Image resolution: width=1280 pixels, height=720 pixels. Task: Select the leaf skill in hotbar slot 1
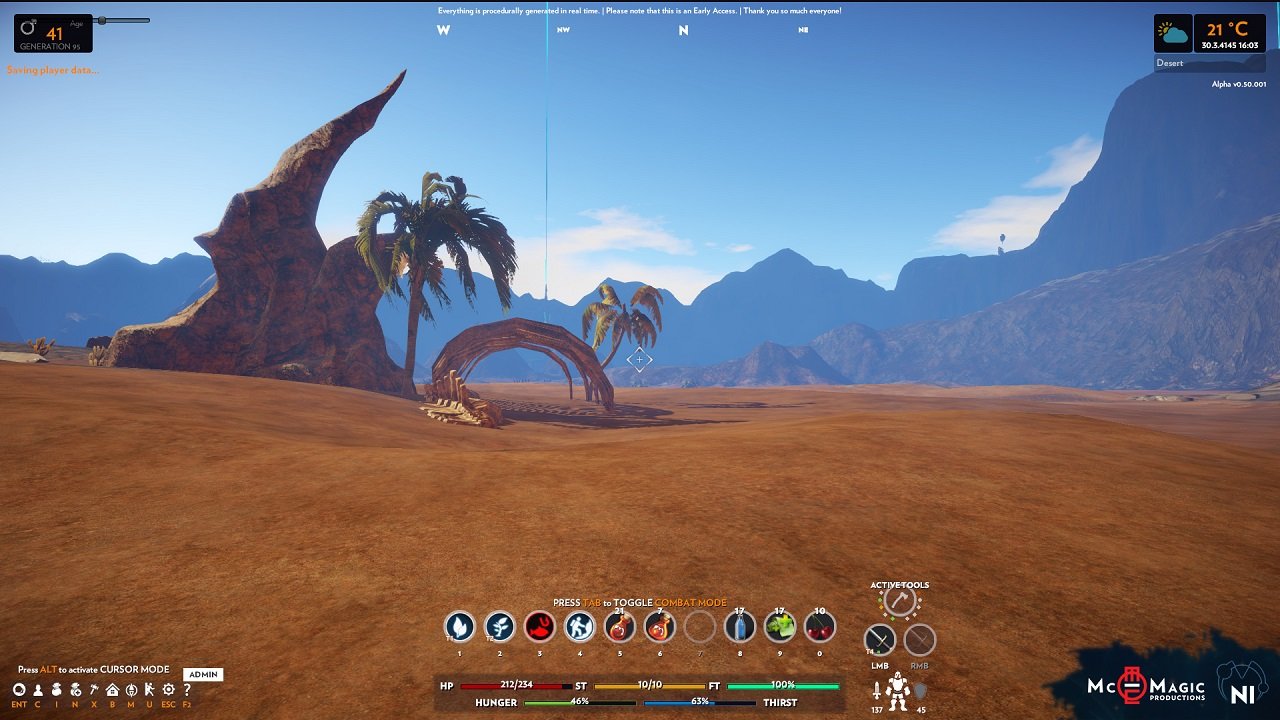[460, 627]
